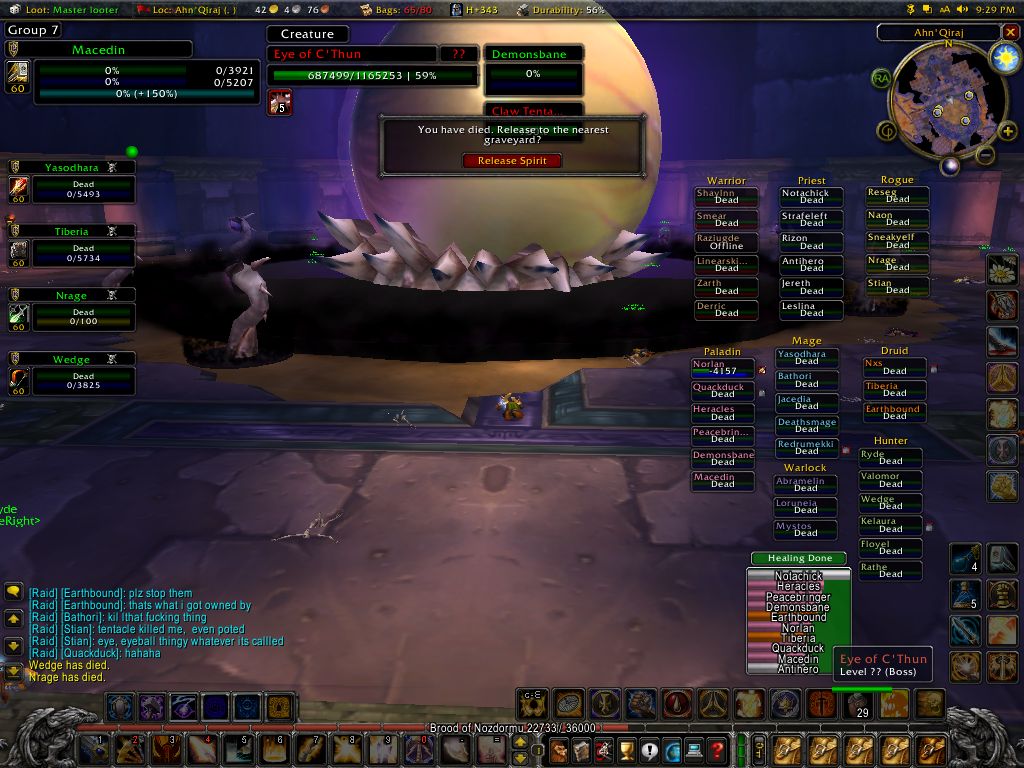Open the green RA minimap button
The image size is (1024, 768).
point(881,78)
